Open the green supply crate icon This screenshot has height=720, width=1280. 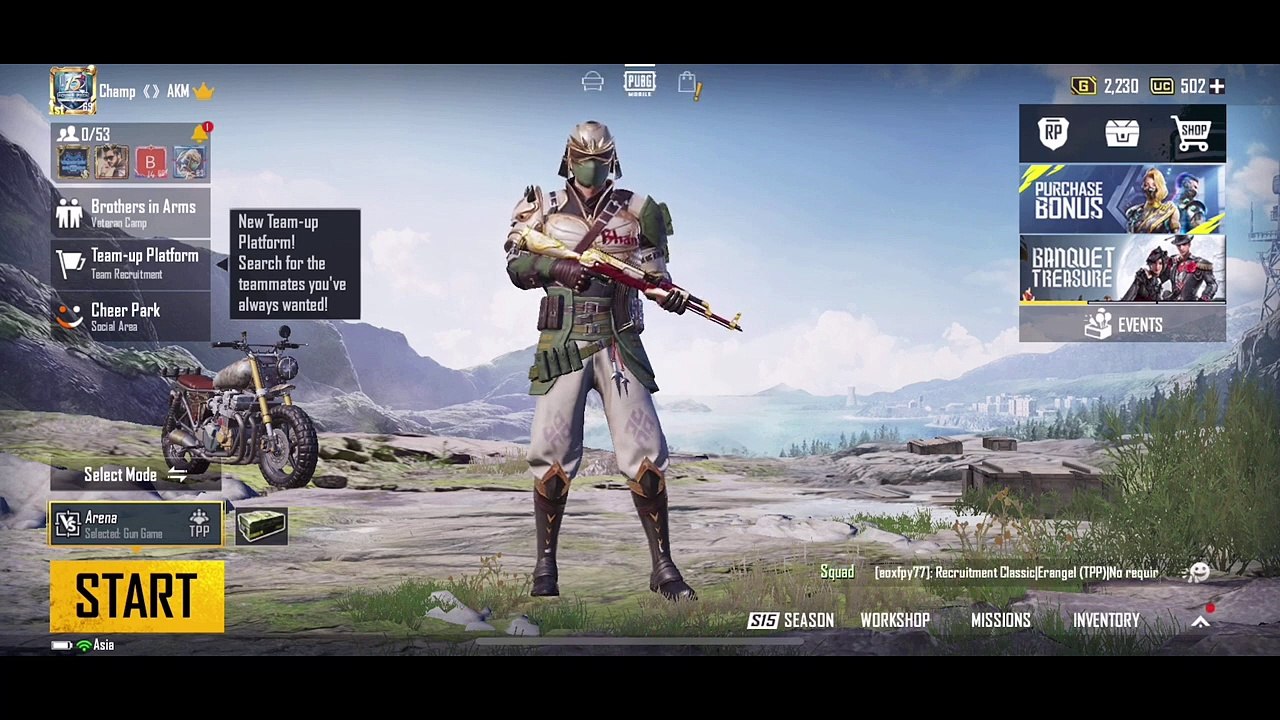click(262, 525)
